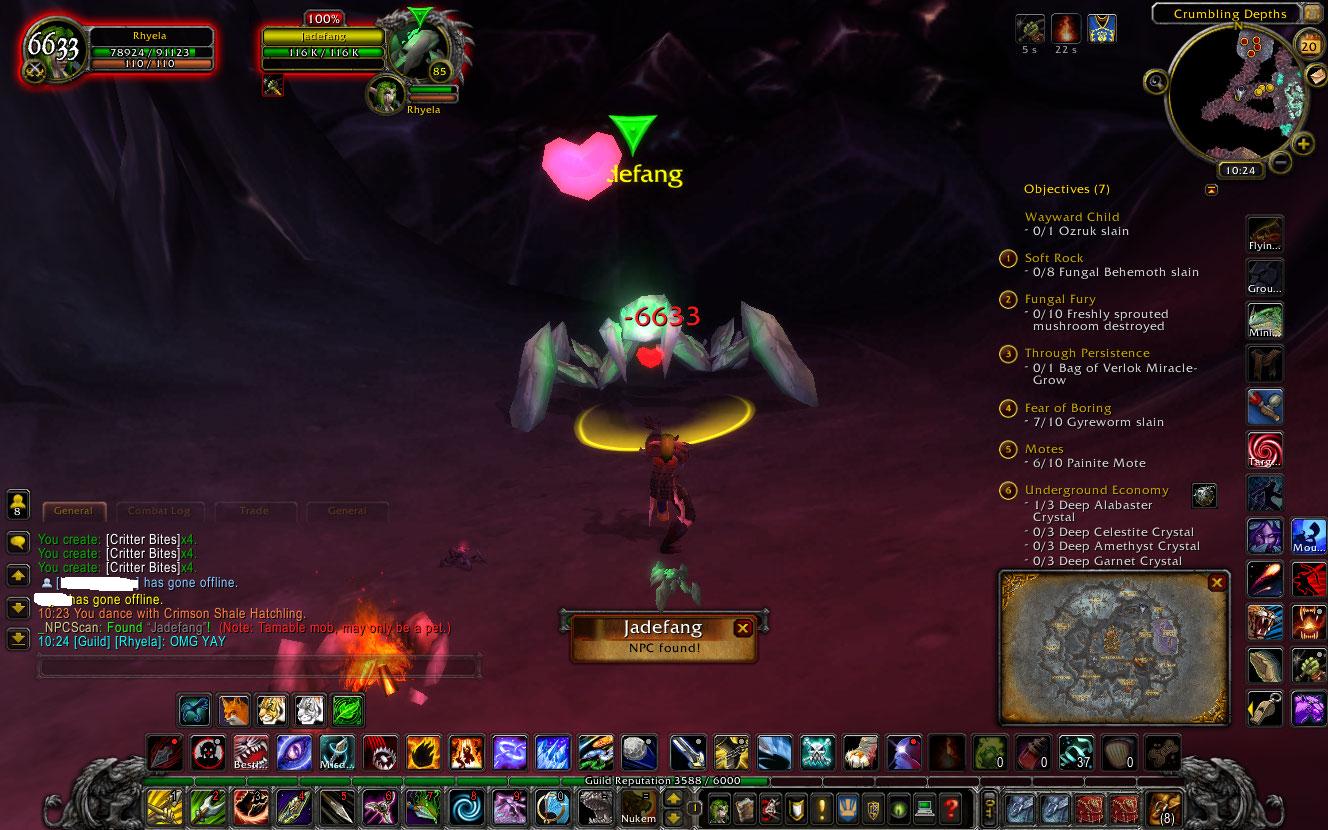Image resolution: width=1328 pixels, height=830 pixels.
Task: Zoom in on the minimap
Action: [1303, 144]
